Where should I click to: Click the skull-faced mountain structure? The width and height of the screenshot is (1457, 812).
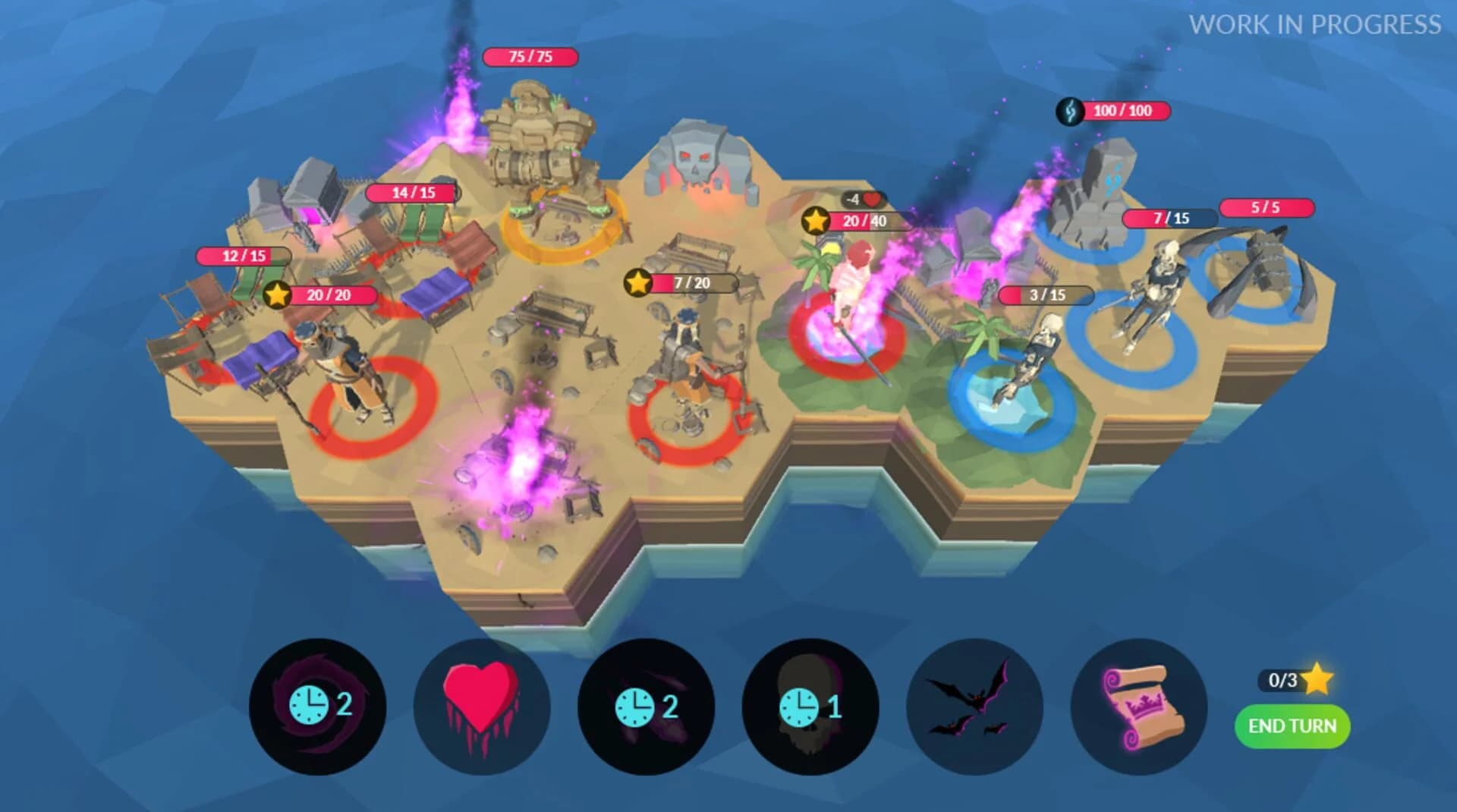[698, 159]
